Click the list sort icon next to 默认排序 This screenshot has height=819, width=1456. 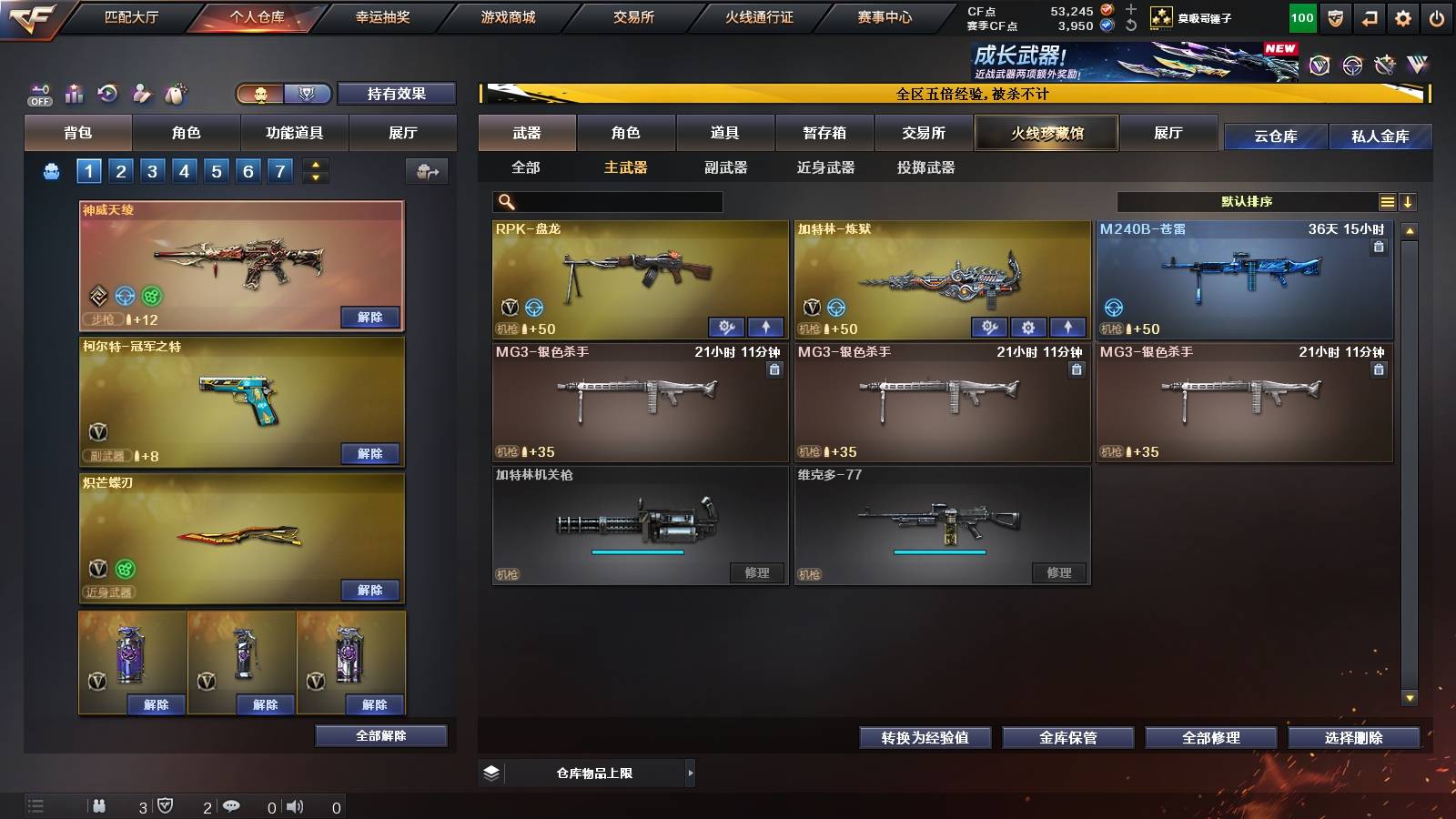[x=1387, y=201]
